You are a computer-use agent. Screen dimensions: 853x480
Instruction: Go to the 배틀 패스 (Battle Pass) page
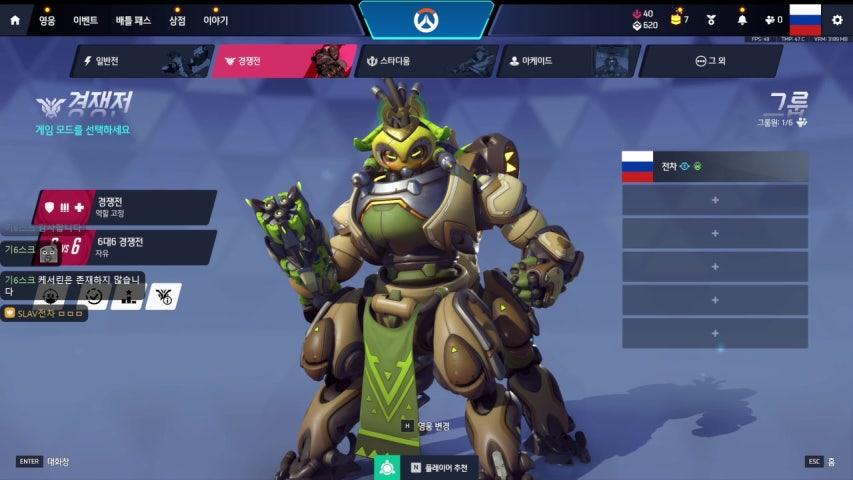click(x=133, y=20)
